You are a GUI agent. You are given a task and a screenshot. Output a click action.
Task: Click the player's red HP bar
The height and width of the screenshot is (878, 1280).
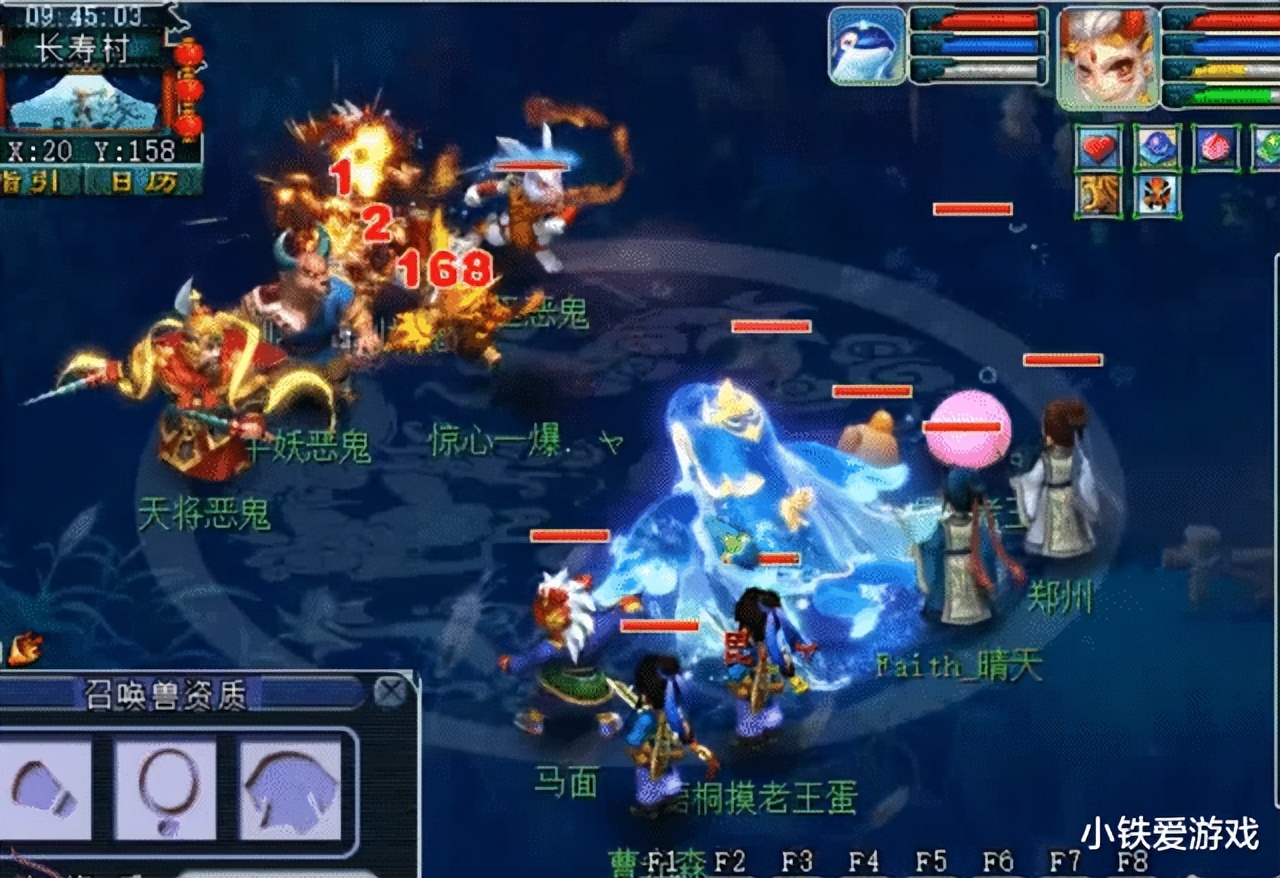tap(1230, 21)
